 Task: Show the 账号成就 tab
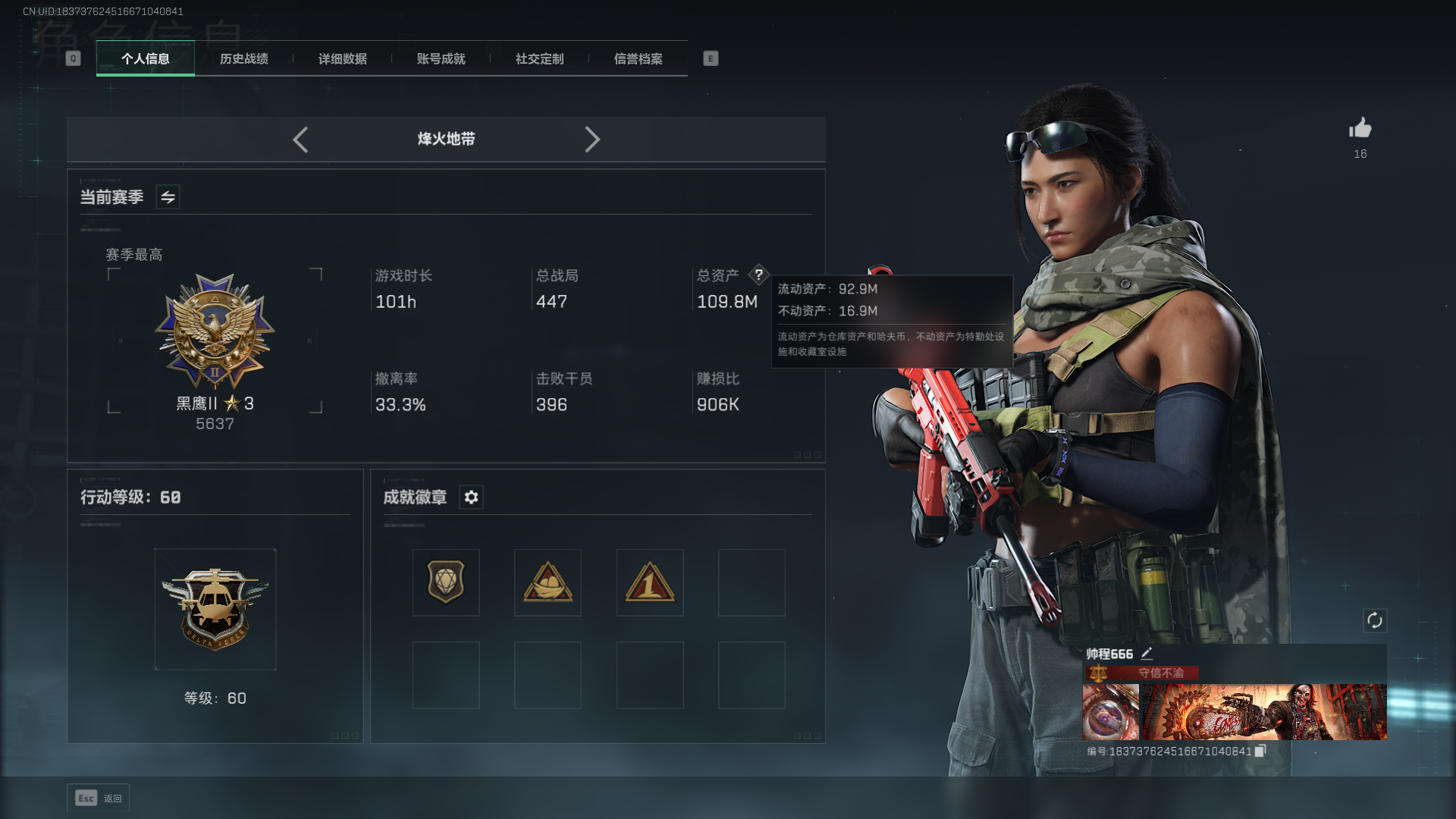tap(441, 59)
